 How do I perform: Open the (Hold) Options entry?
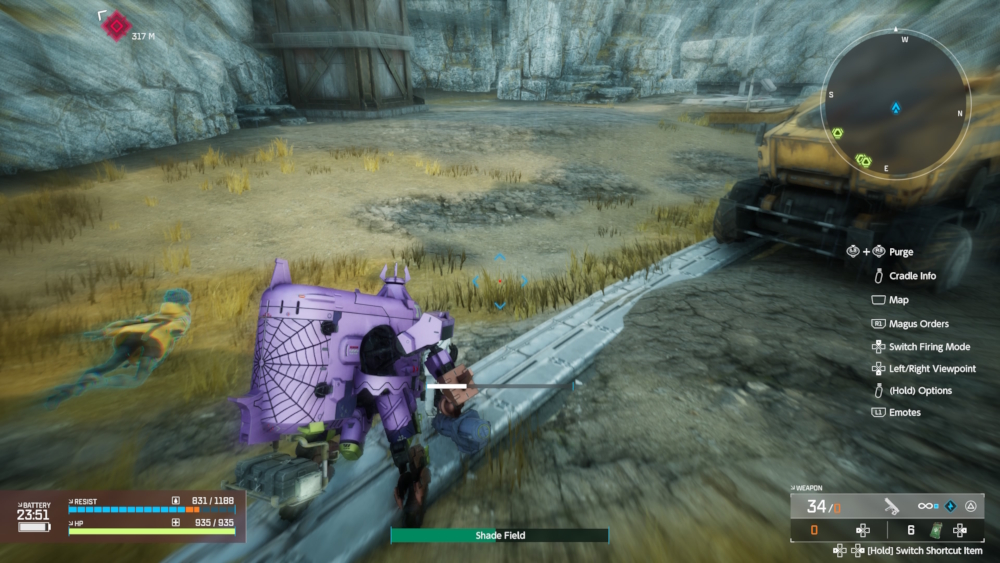(x=920, y=391)
